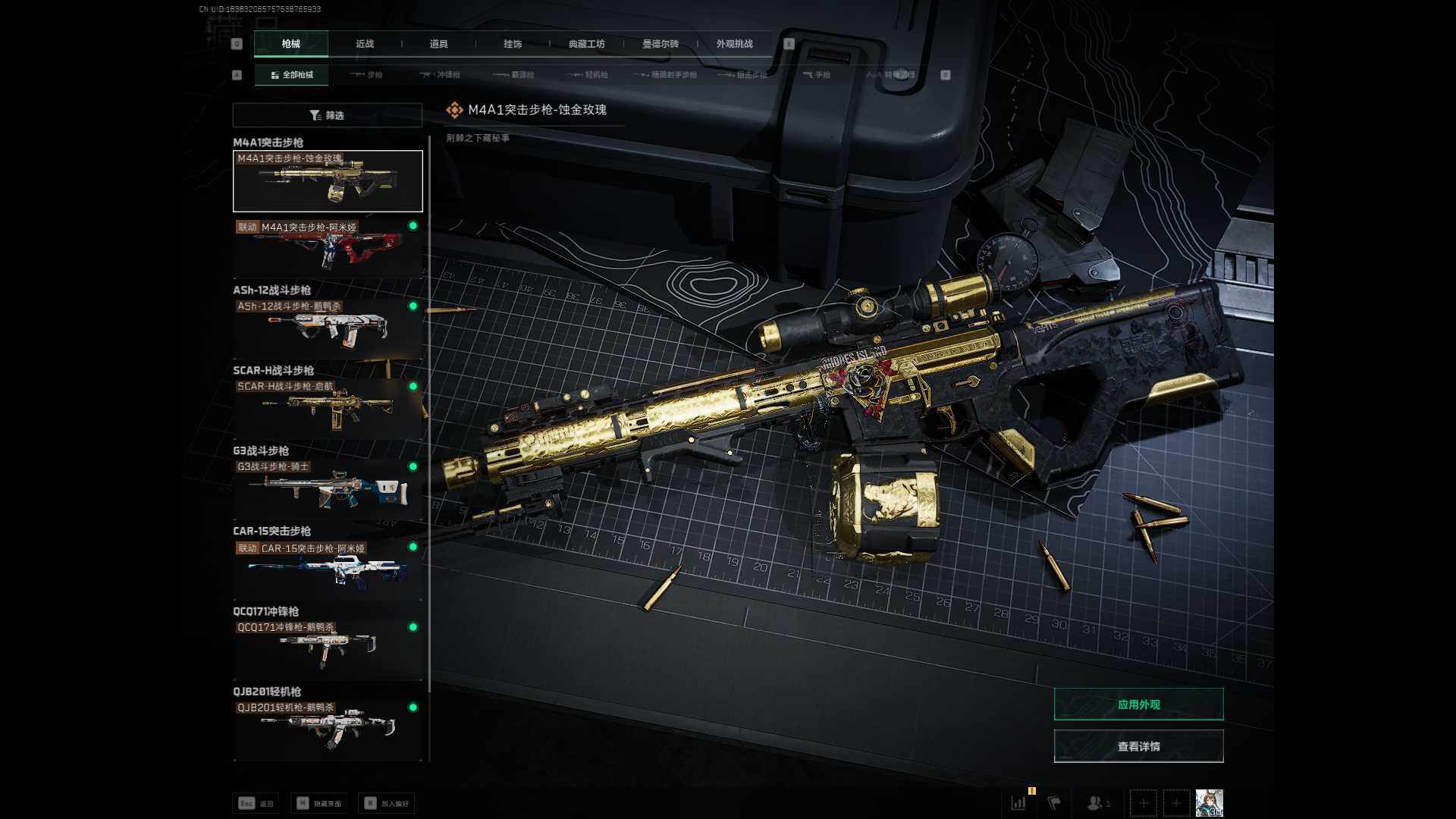
Task: Open the 挂饰 charms tab
Action: click(x=513, y=44)
